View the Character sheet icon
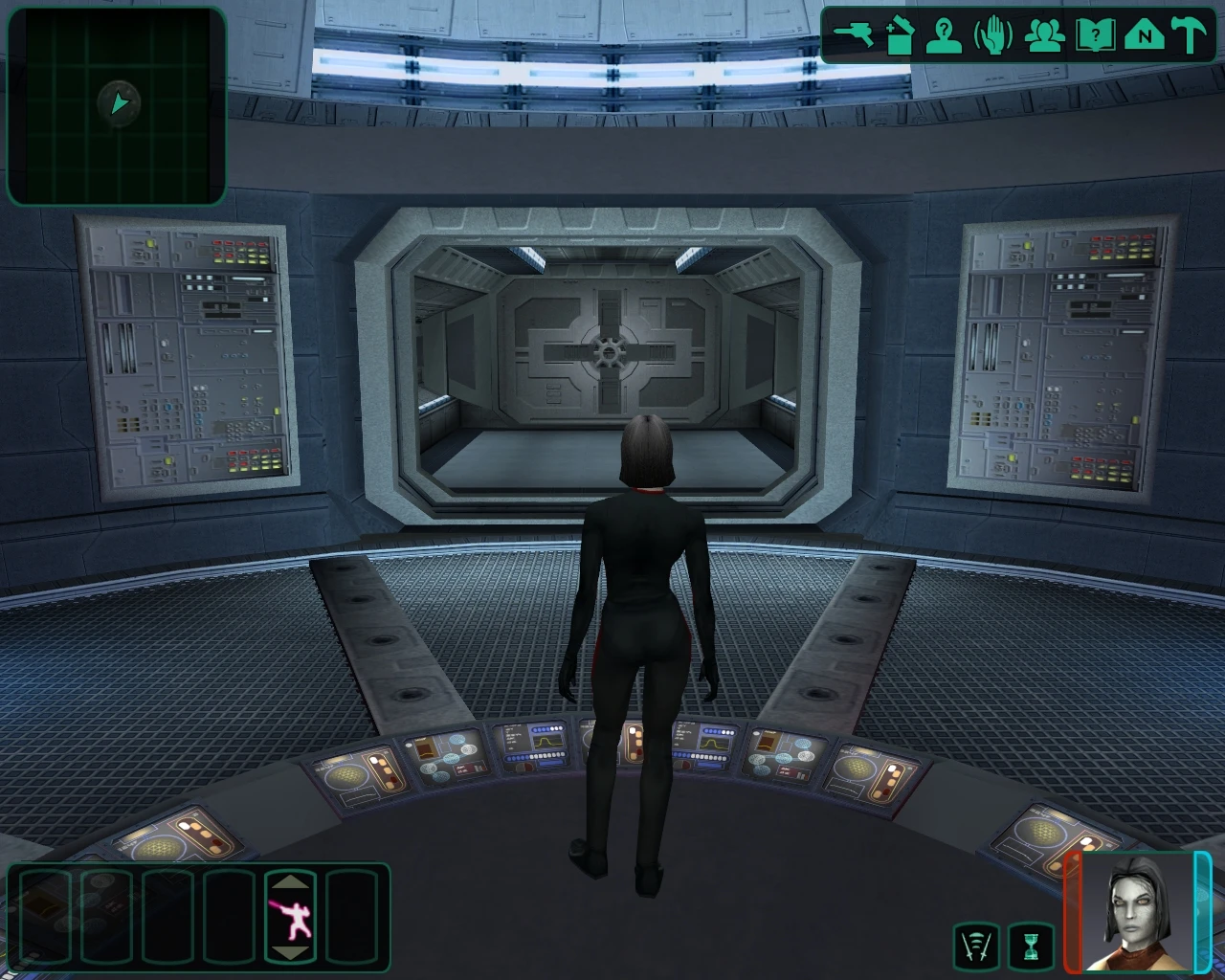1225x980 pixels. tap(943, 33)
